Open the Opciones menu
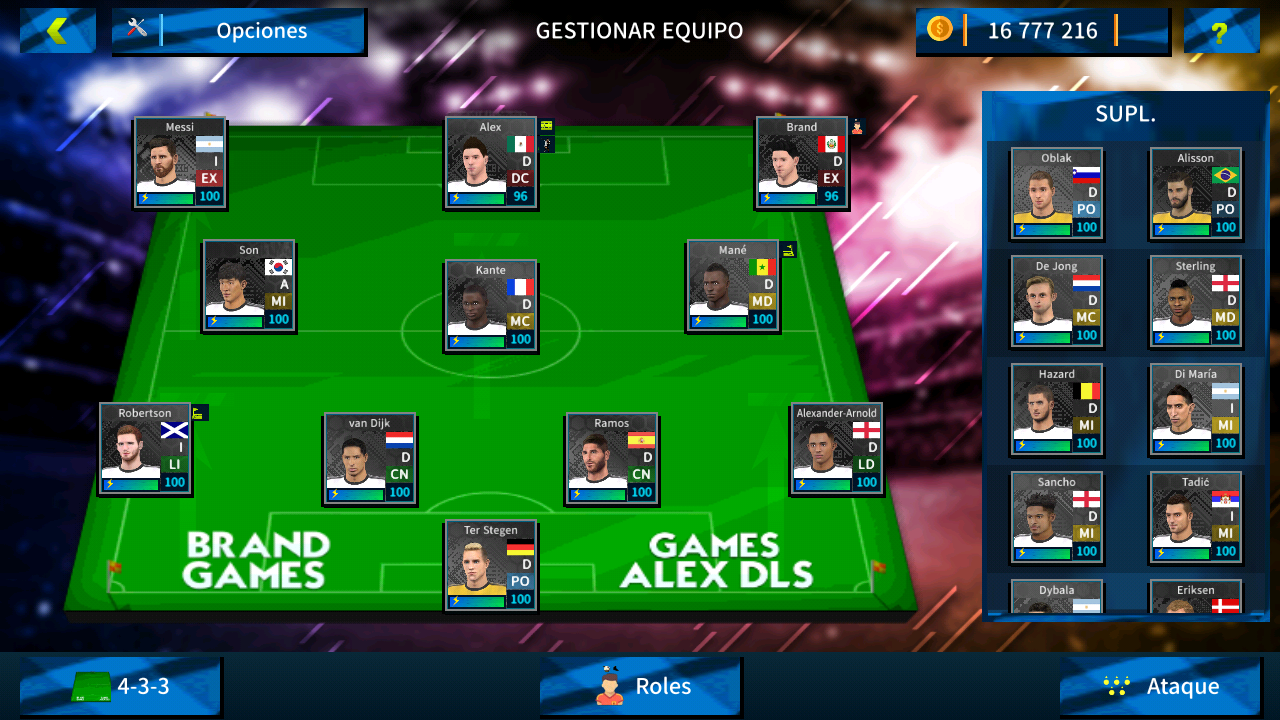The width and height of the screenshot is (1280, 720). [x=262, y=31]
